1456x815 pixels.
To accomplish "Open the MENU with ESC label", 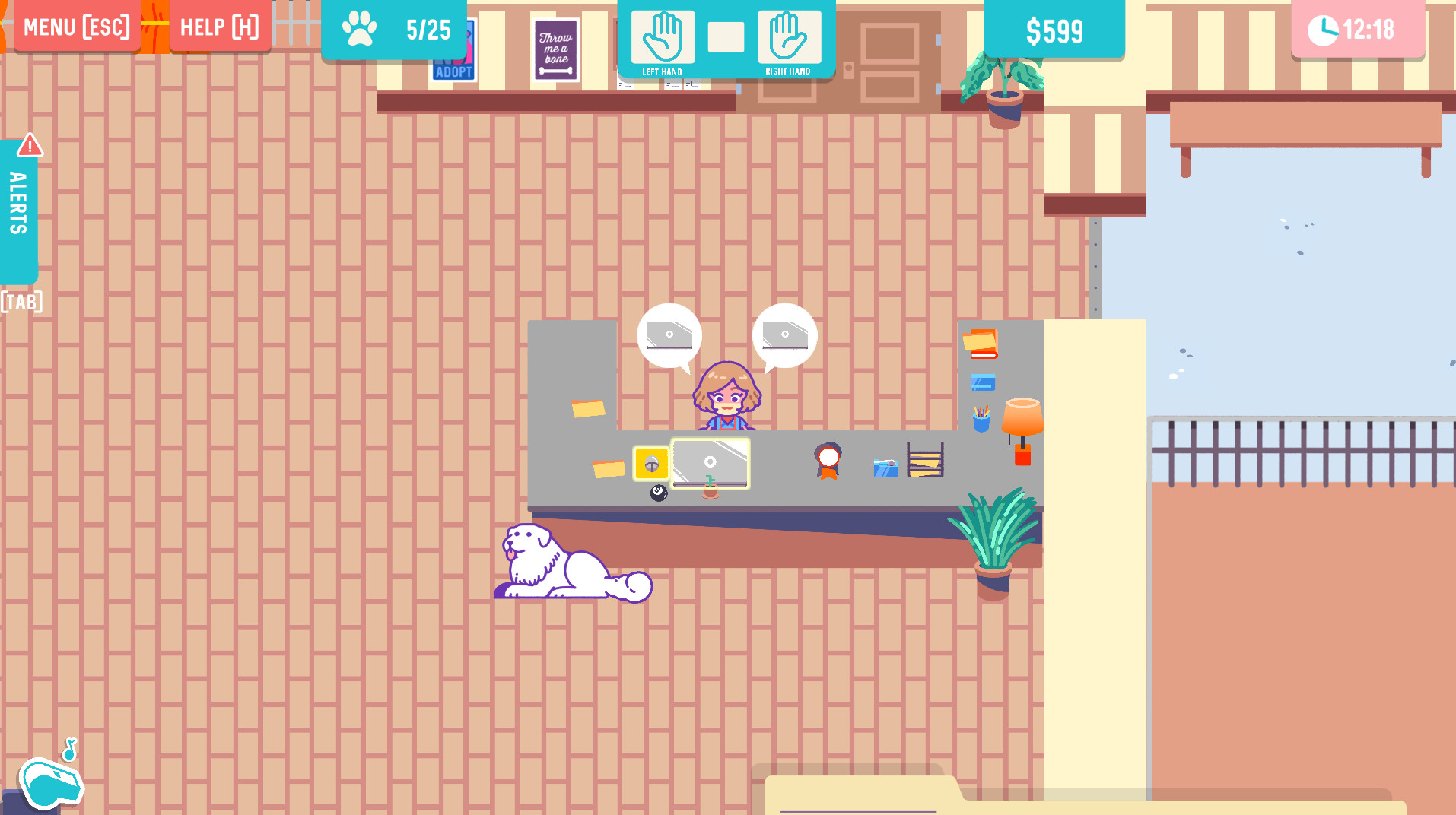I will [x=76, y=26].
